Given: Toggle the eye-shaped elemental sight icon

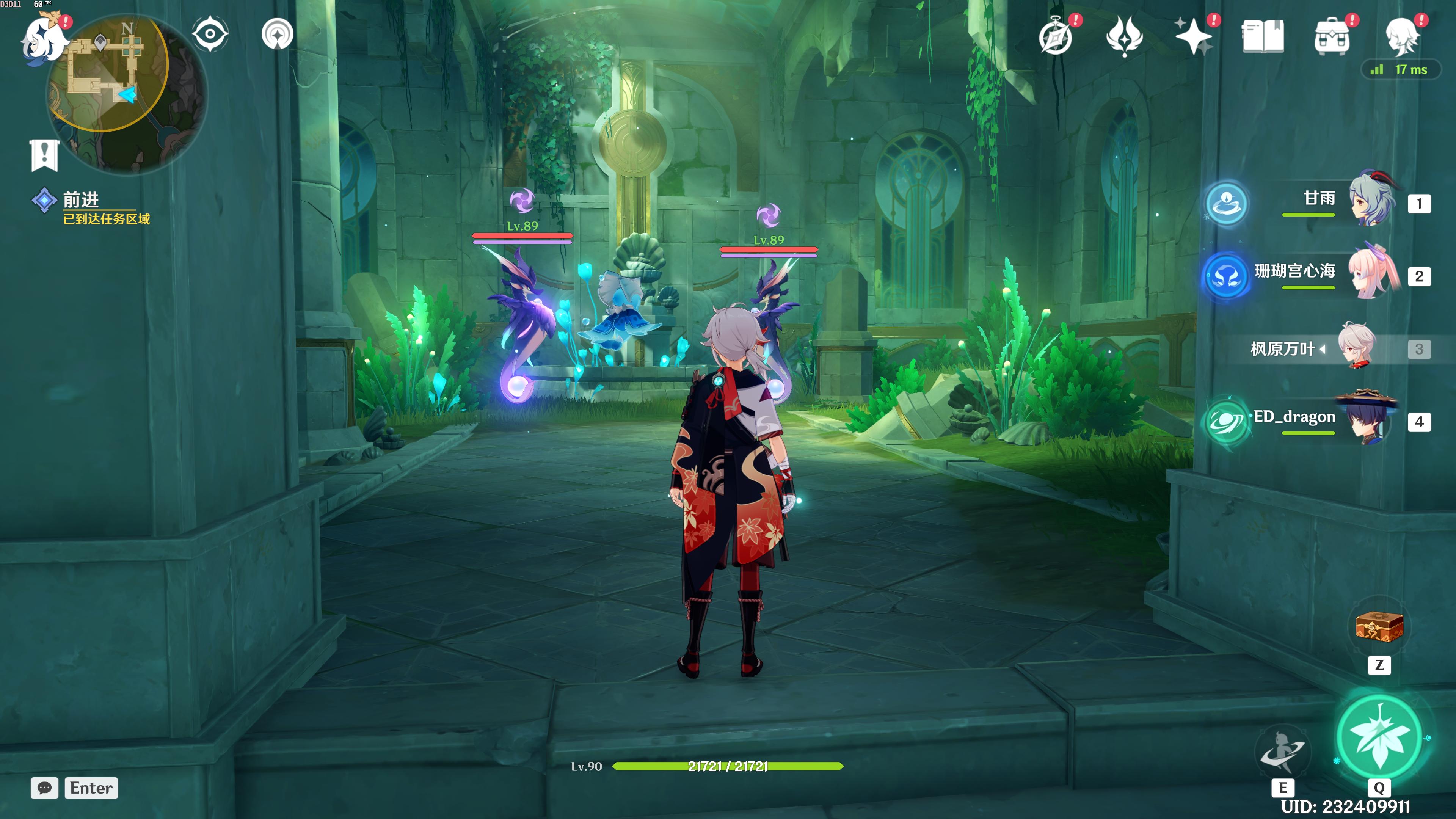Looking at the screenshot, I should coord(210,34).
